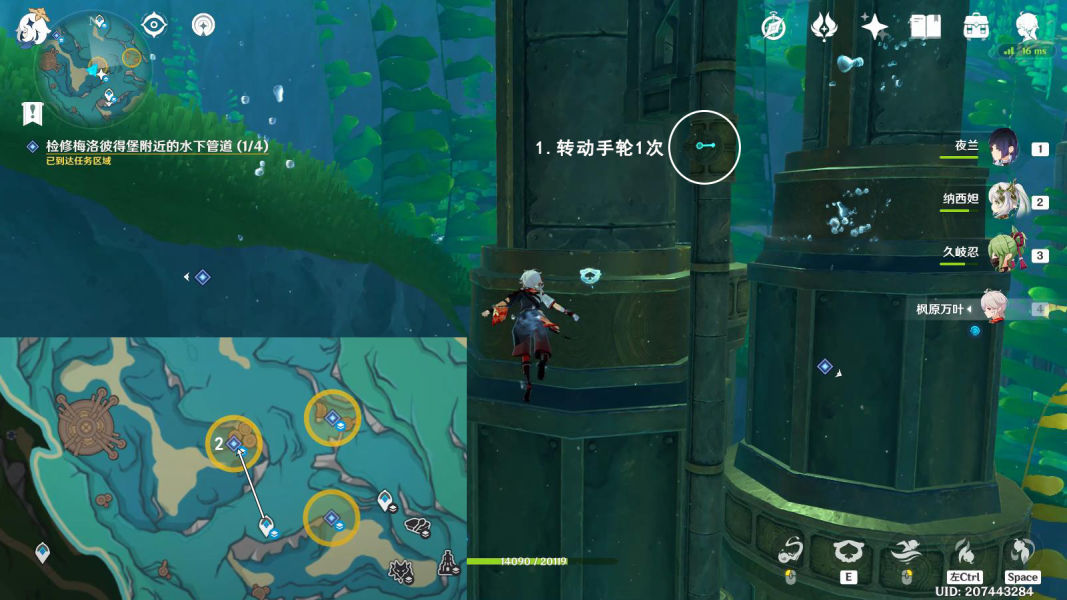
Task: Activate the swirling tail underwater attack icon
Action: point(790,551)
